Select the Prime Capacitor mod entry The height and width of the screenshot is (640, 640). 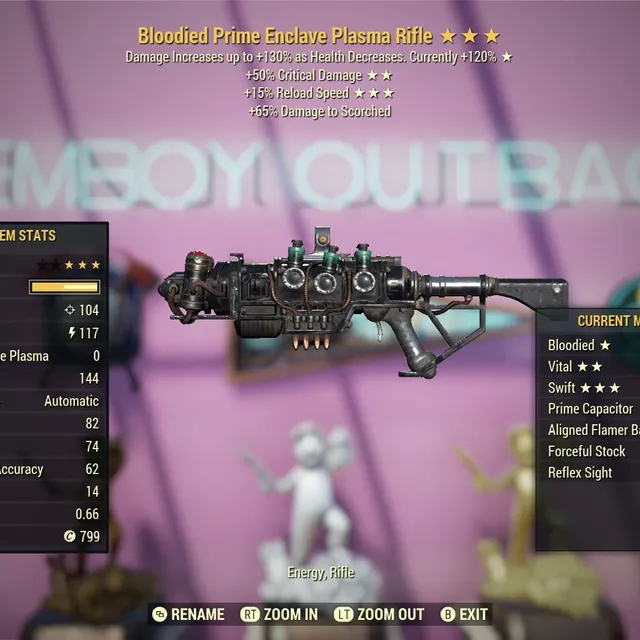[x=591, y=409]
